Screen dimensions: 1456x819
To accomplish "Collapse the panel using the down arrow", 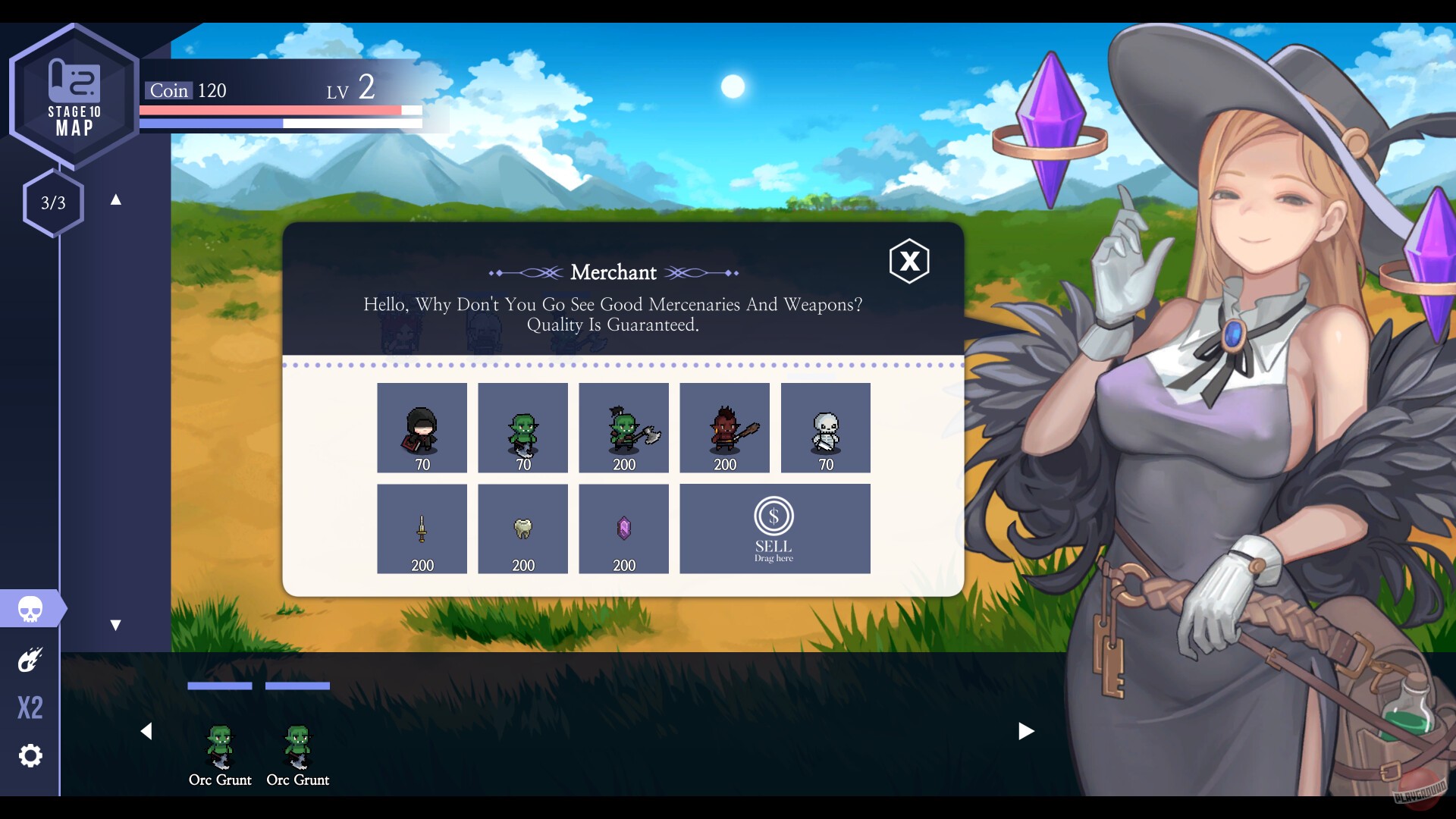I will pos(115,625).
